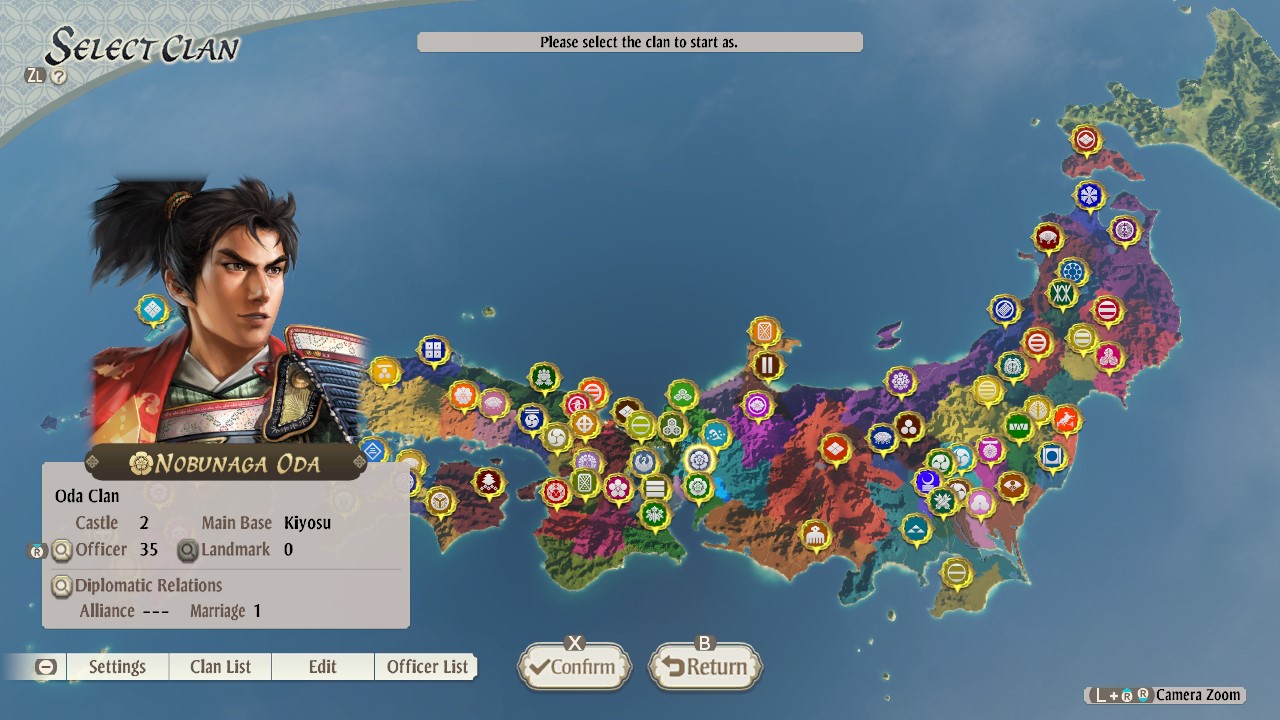Click the magnifying glass beside the Officer count
This screenshot has height=720, width=1280.
coord(62,549)
